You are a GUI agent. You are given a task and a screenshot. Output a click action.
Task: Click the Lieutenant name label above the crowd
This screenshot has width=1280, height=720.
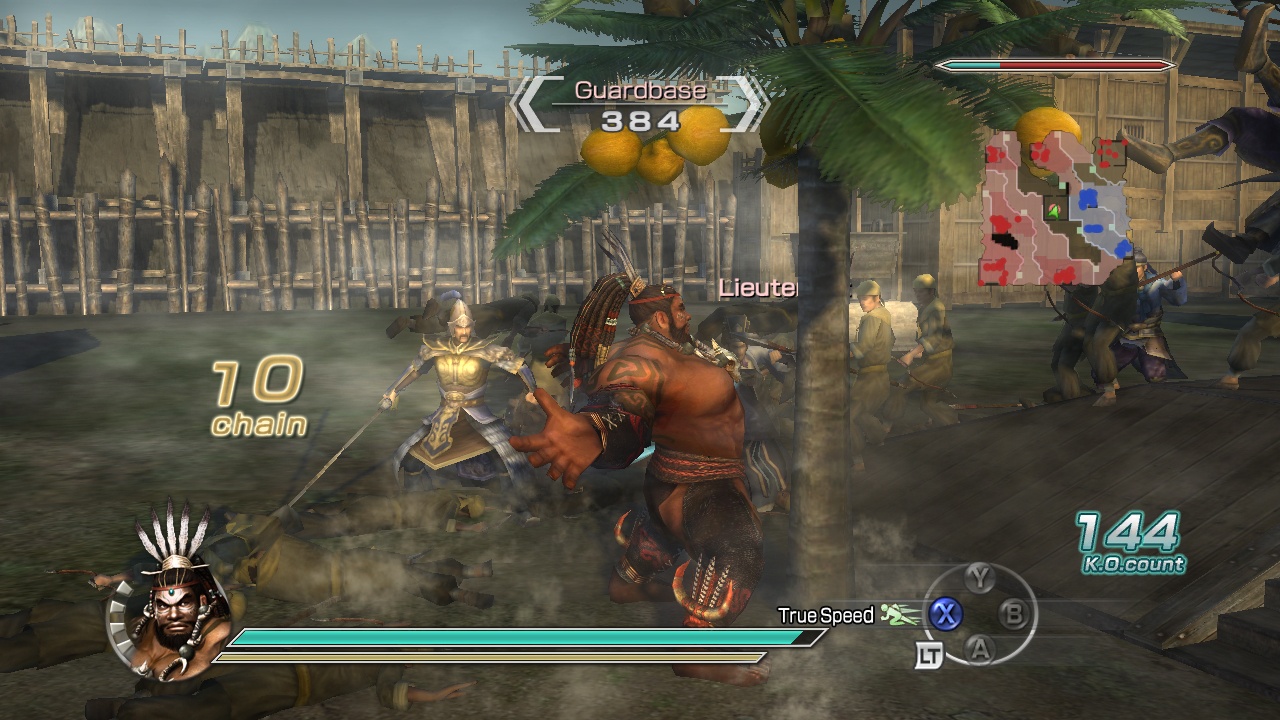757,289
